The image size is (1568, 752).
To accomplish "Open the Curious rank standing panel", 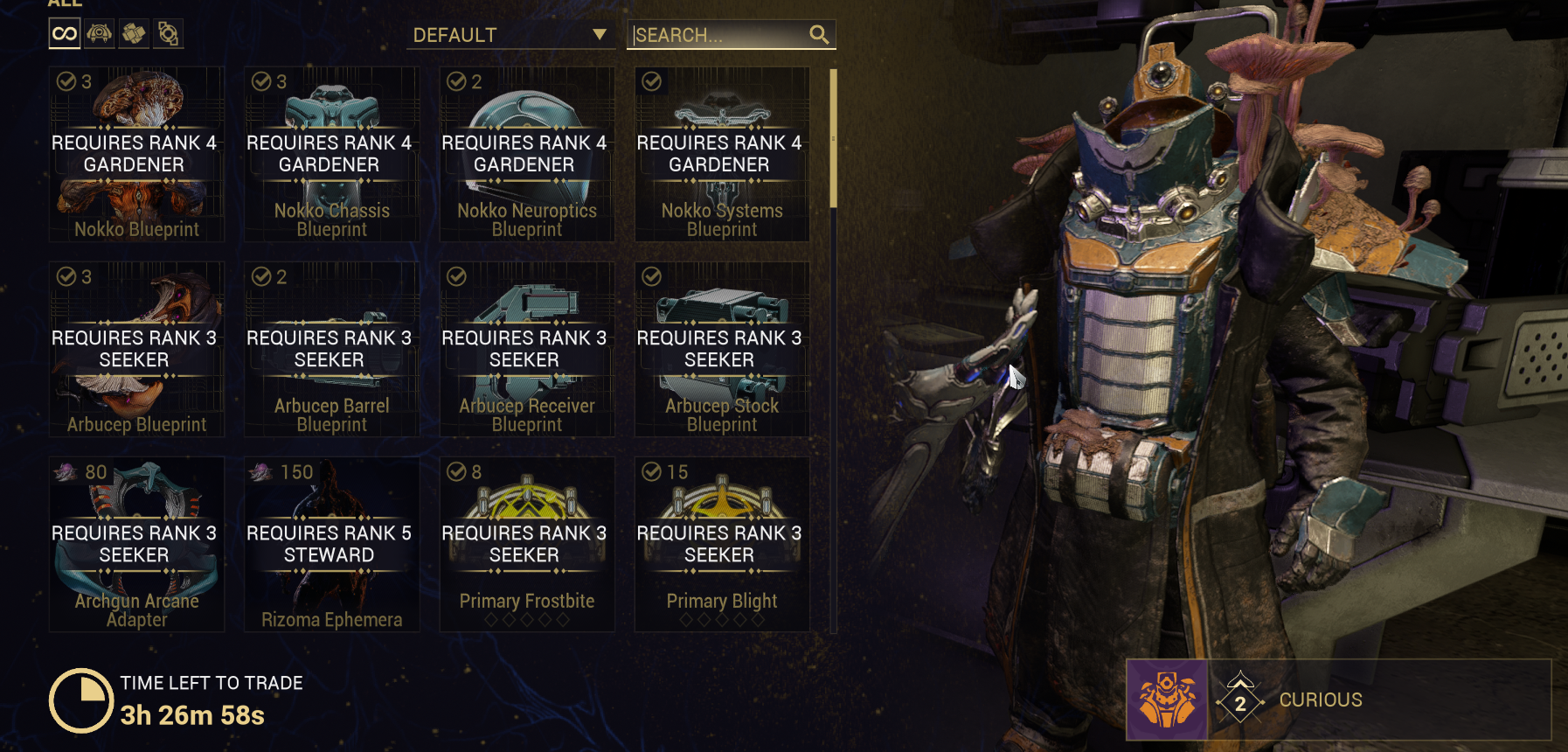I will point(1337,700).
